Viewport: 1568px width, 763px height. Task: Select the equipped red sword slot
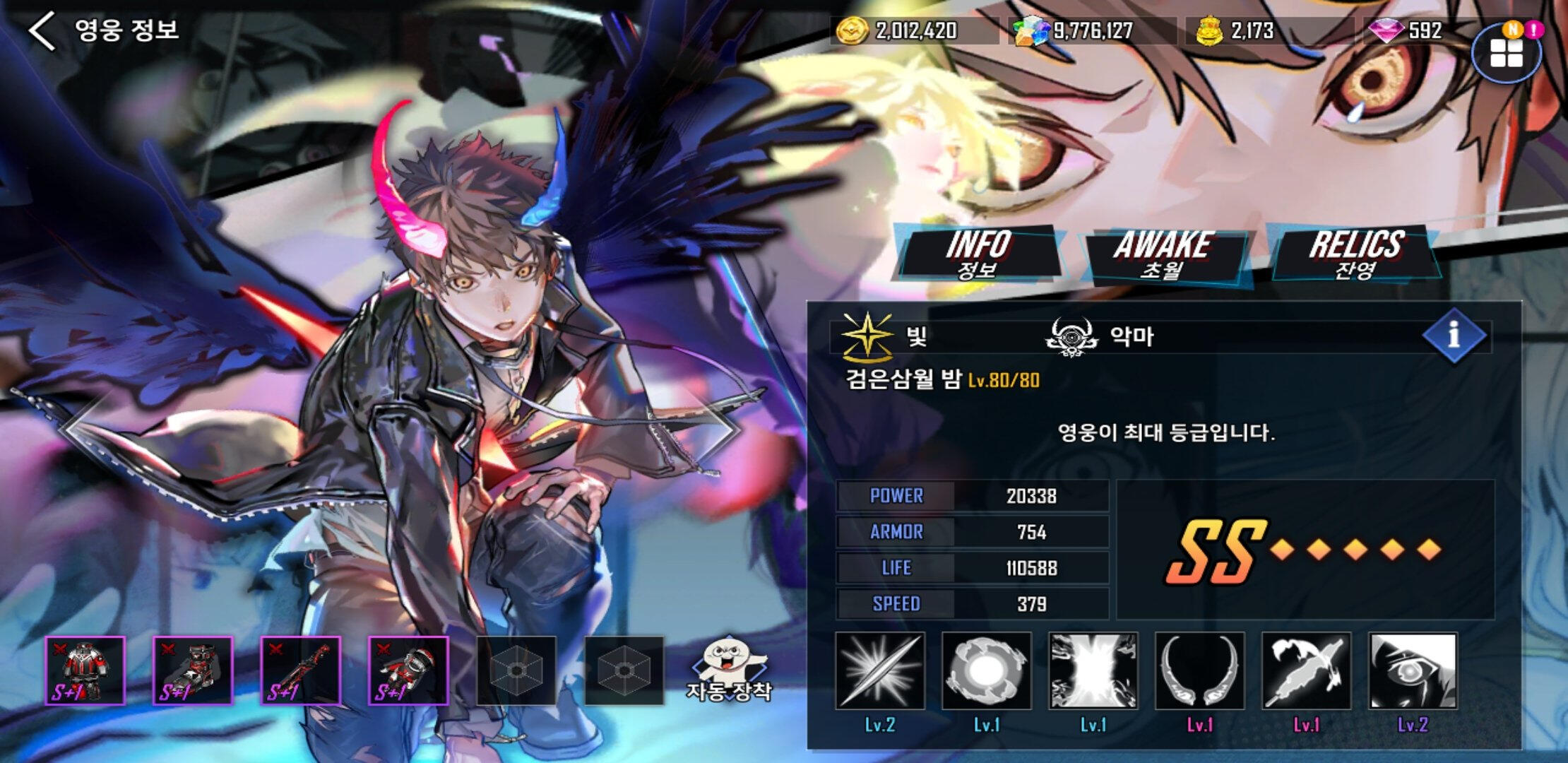(300, 670)
